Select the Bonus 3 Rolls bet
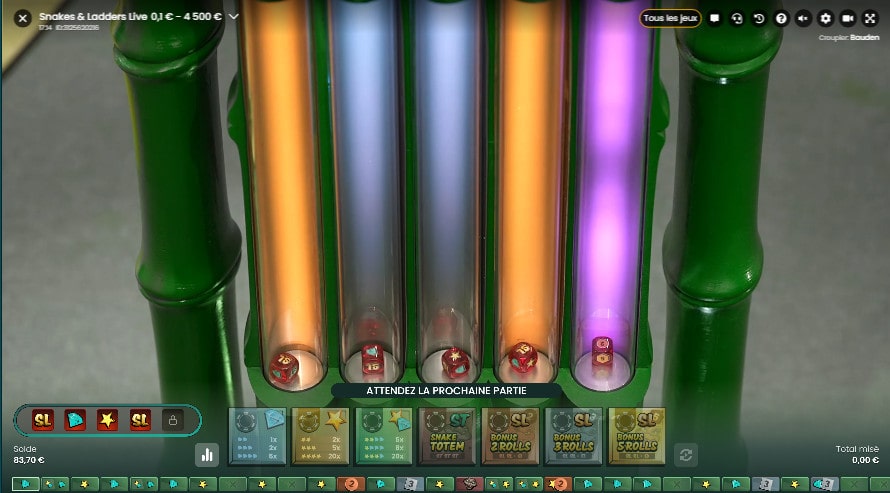Viewport: 890px width, 493px height. click(573, 436)
